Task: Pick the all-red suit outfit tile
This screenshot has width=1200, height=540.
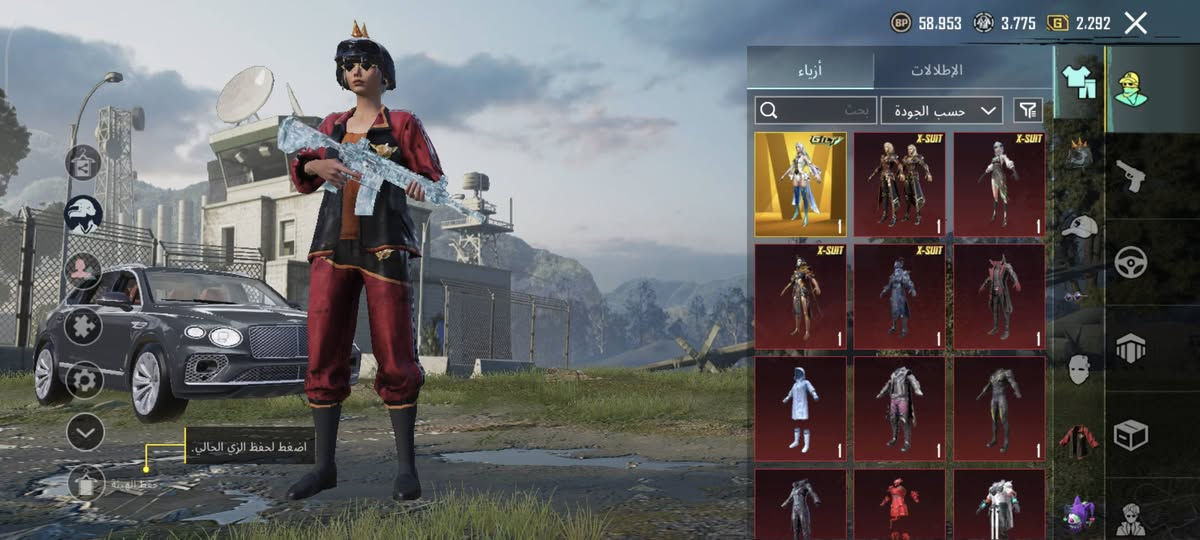Action: pos(899,504)
